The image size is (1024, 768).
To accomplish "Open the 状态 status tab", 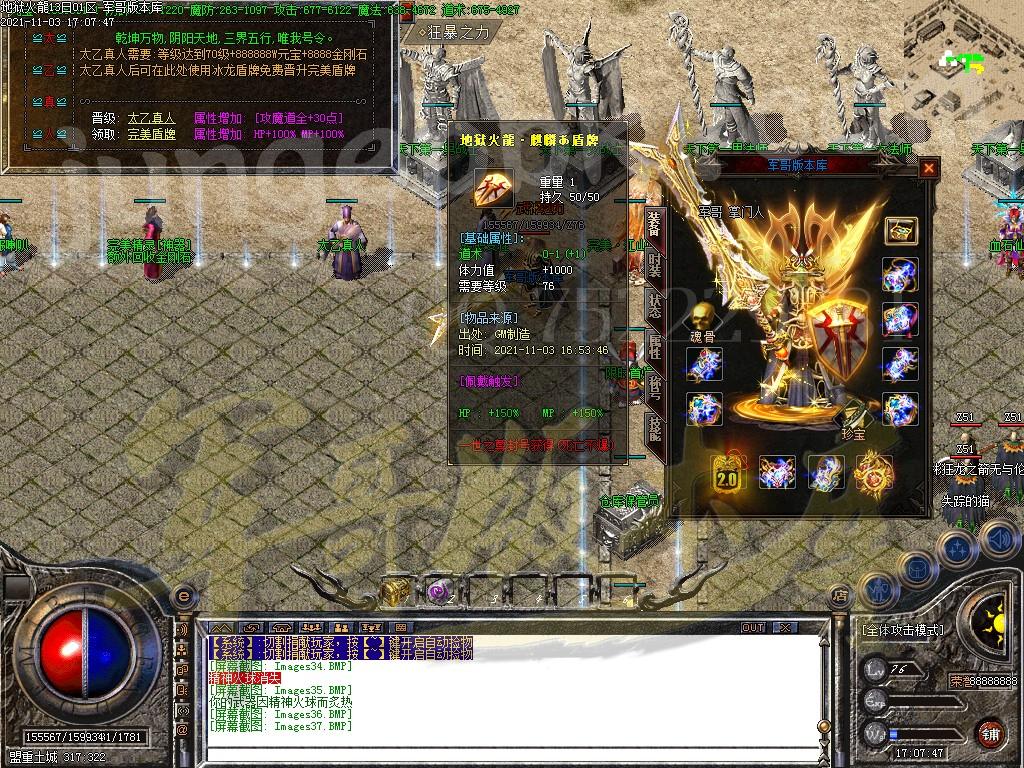I will 654,306.
